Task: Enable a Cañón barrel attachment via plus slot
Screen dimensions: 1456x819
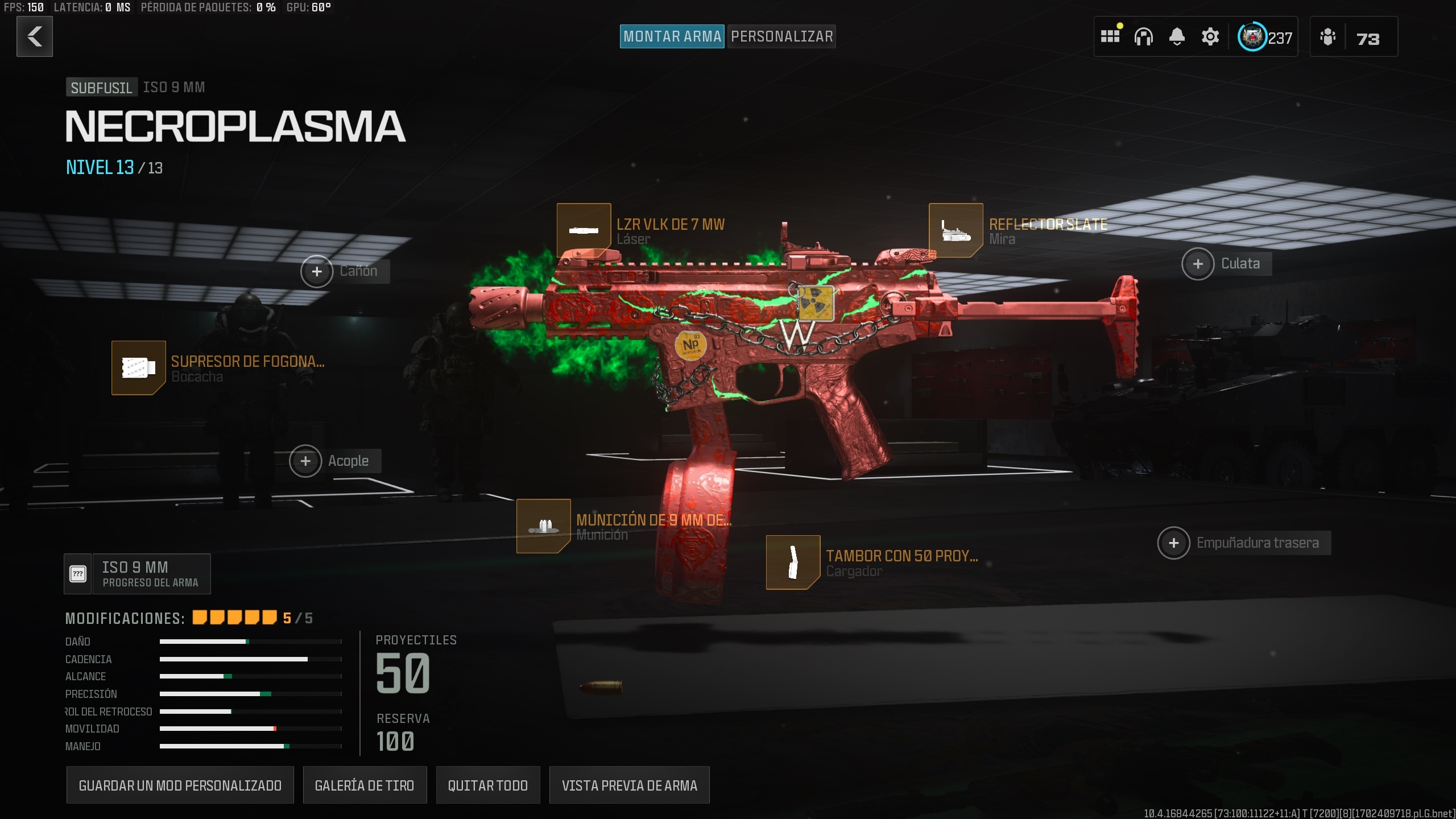Action: pyautogui.click(x=317, y=271)
